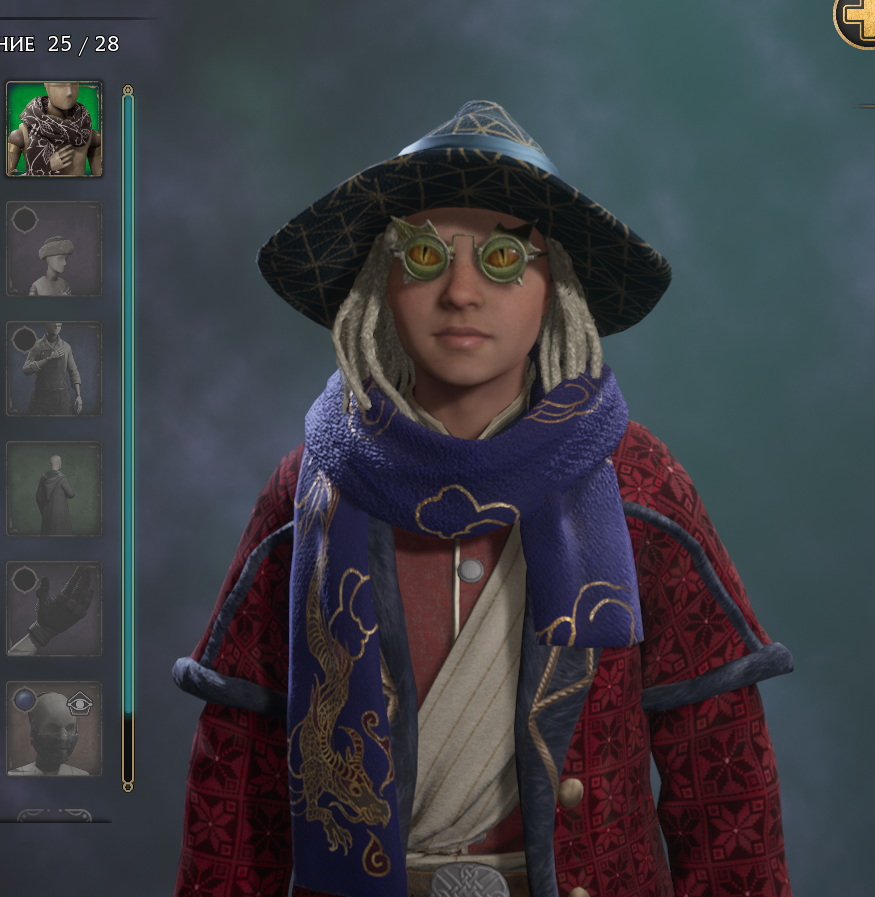The image size is (875, 897).
Task: Choose the face mask appearance slot
Action: pyautogui.click(x=54, y=729)
